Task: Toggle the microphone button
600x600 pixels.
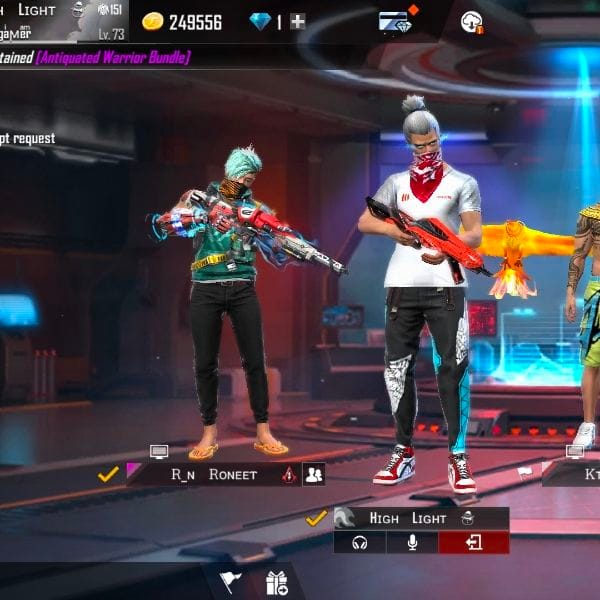Action: point(410,542)
